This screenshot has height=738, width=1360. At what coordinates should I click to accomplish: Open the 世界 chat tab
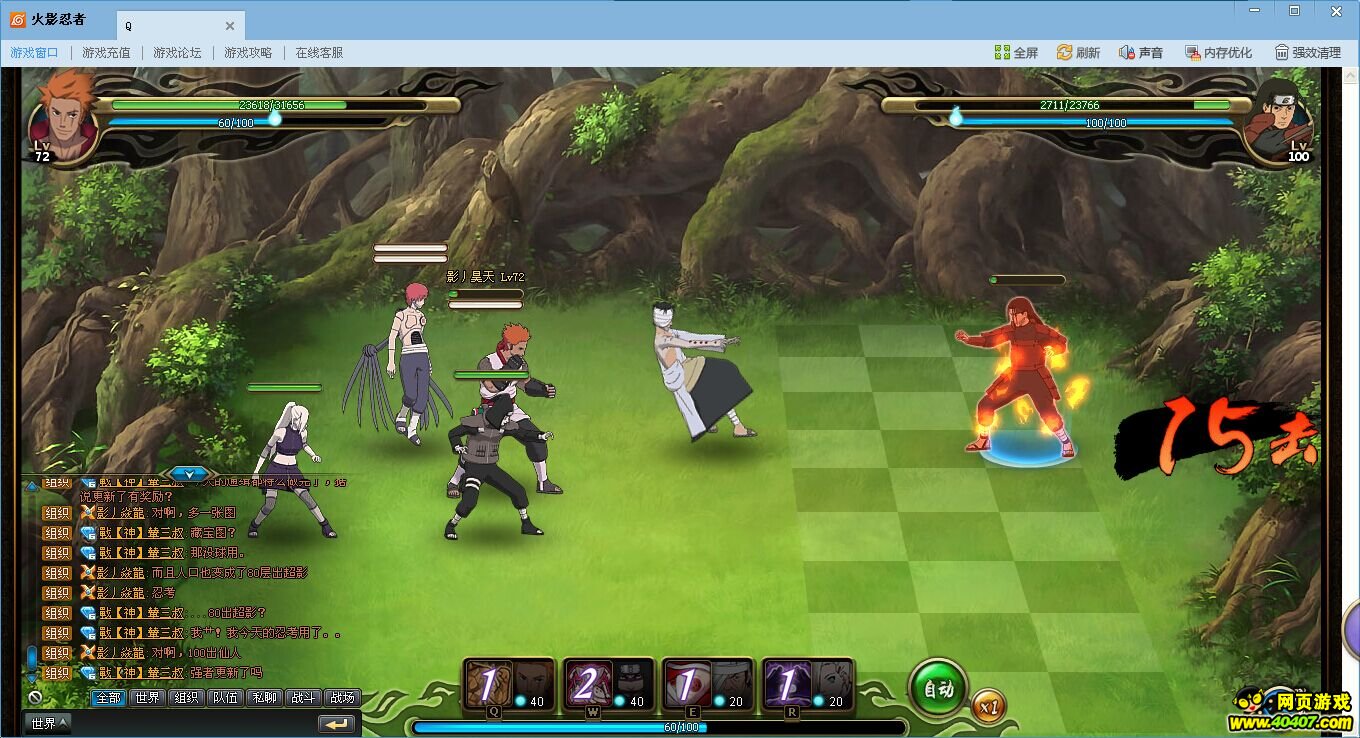click(148, 698)
